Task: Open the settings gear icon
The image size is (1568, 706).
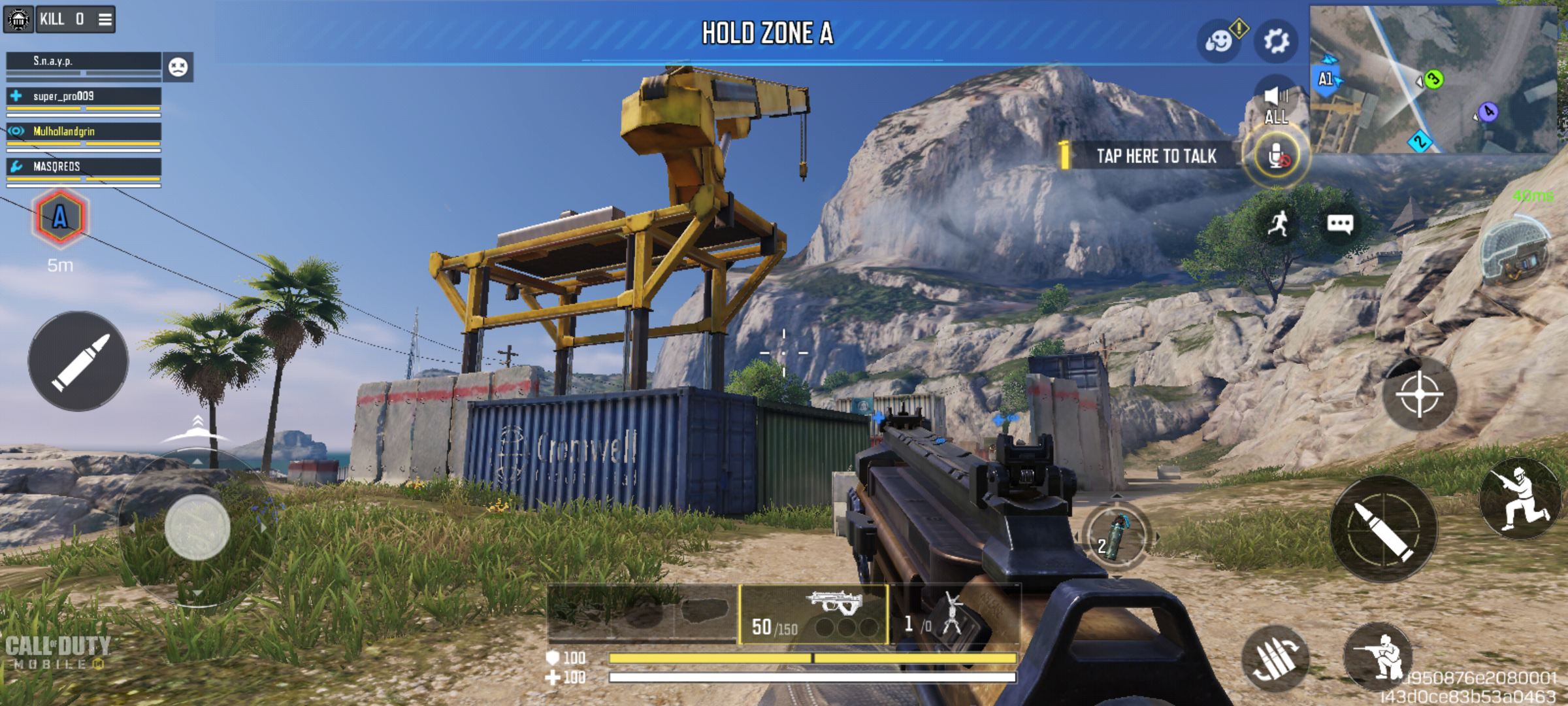Action: click(1276, 41)
